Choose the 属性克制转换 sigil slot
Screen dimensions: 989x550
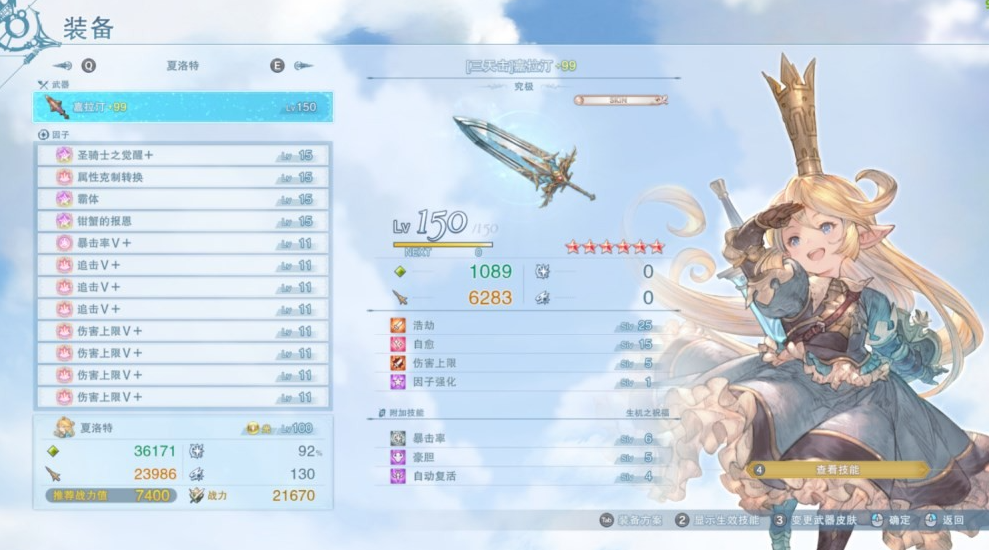pos(182,177)
